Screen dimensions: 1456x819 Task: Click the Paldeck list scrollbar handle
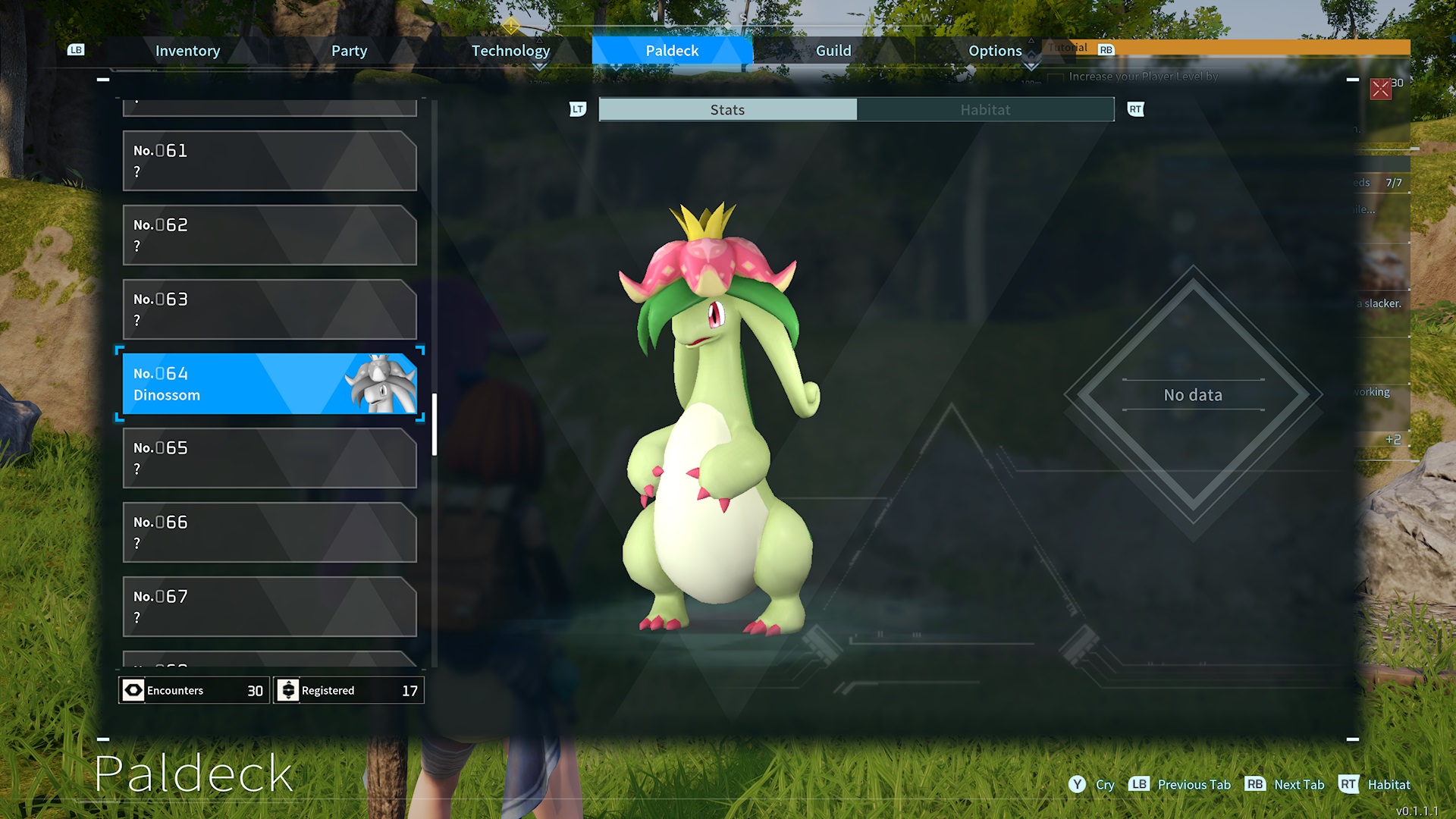435,425
